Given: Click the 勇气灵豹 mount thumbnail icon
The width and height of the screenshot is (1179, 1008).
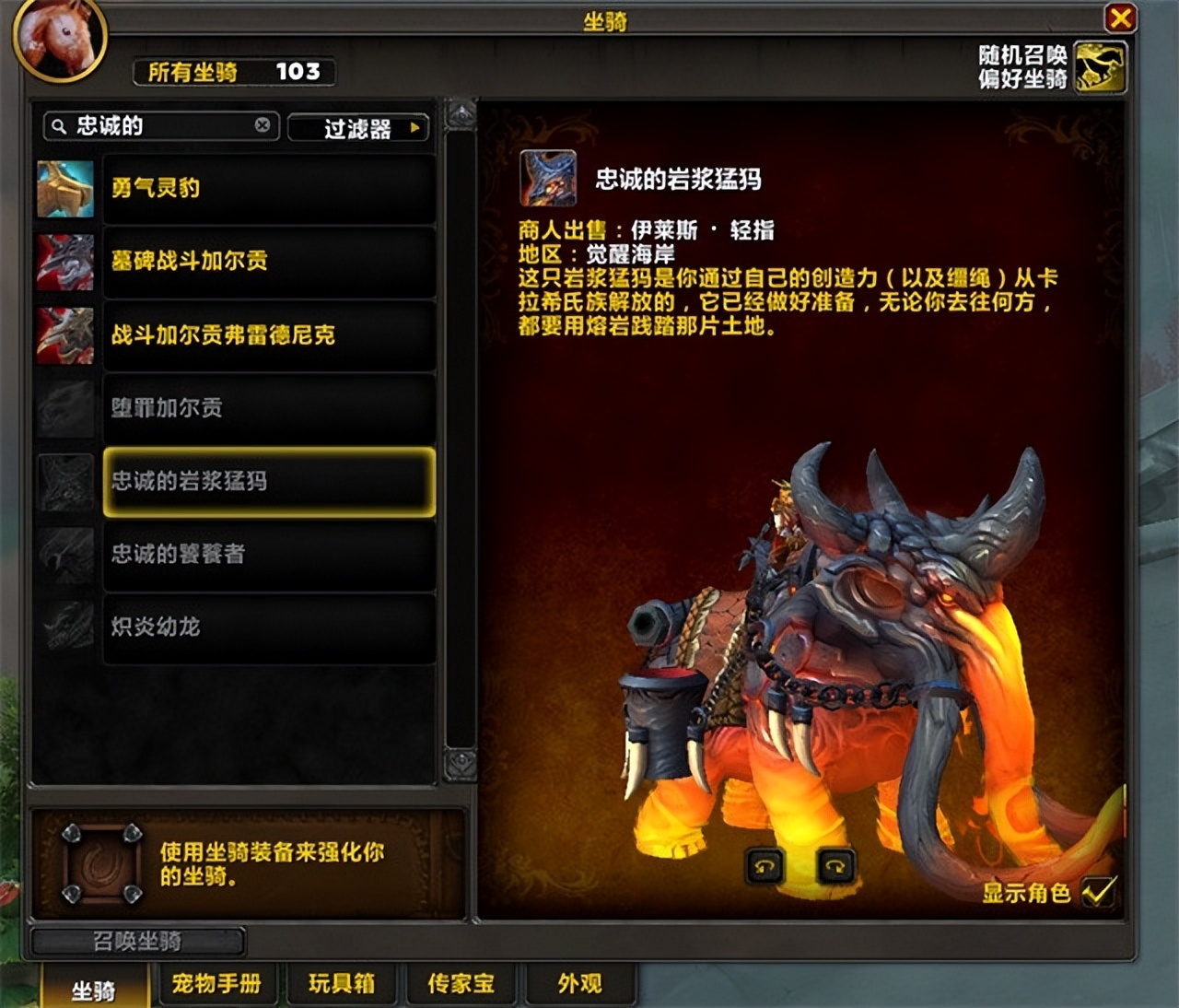Looking at the screenshot, I should 64,189.
